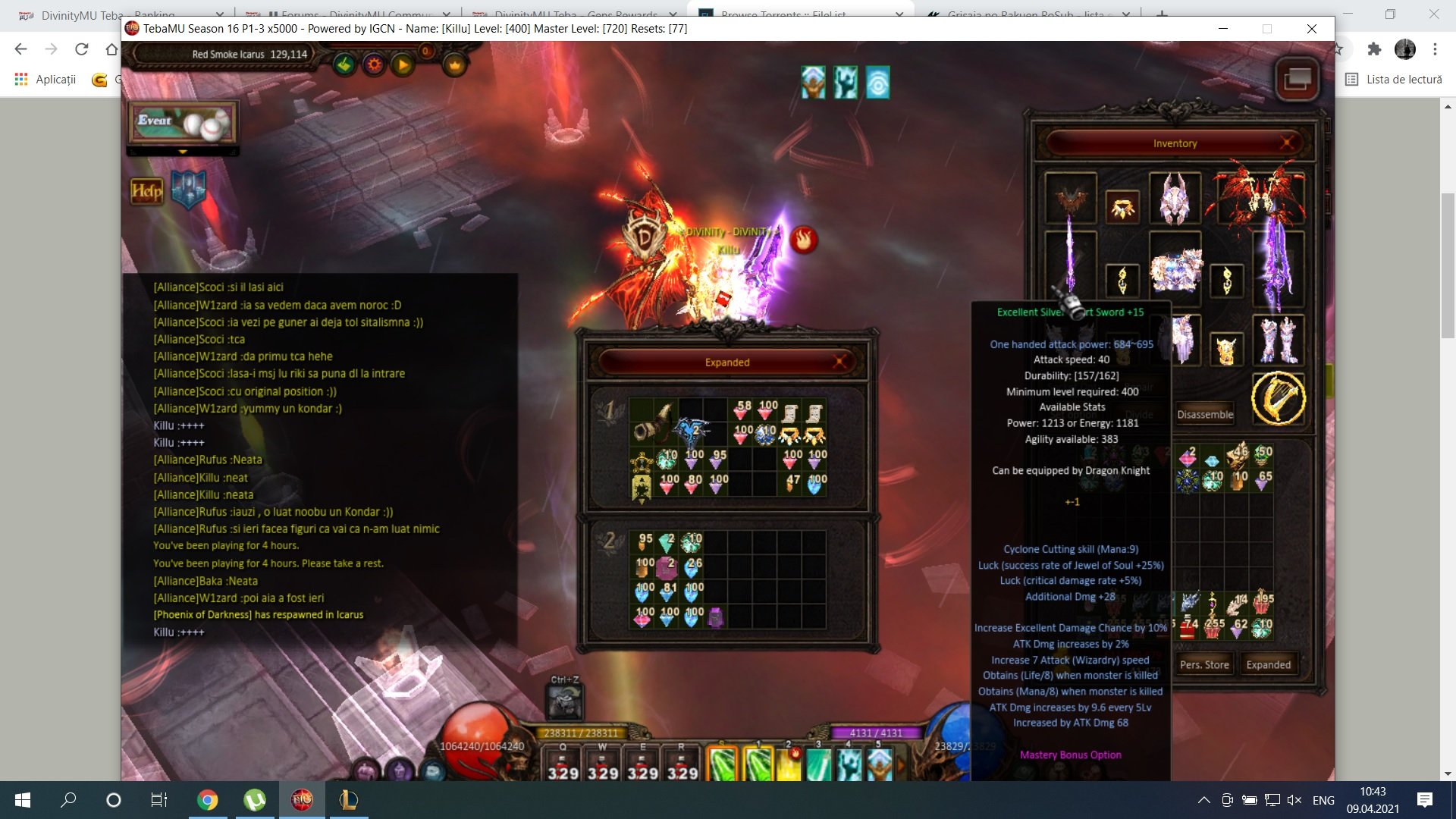Click the blue castle shield icon
This screenshot has width=1456, height=819.
coord(189,189)
